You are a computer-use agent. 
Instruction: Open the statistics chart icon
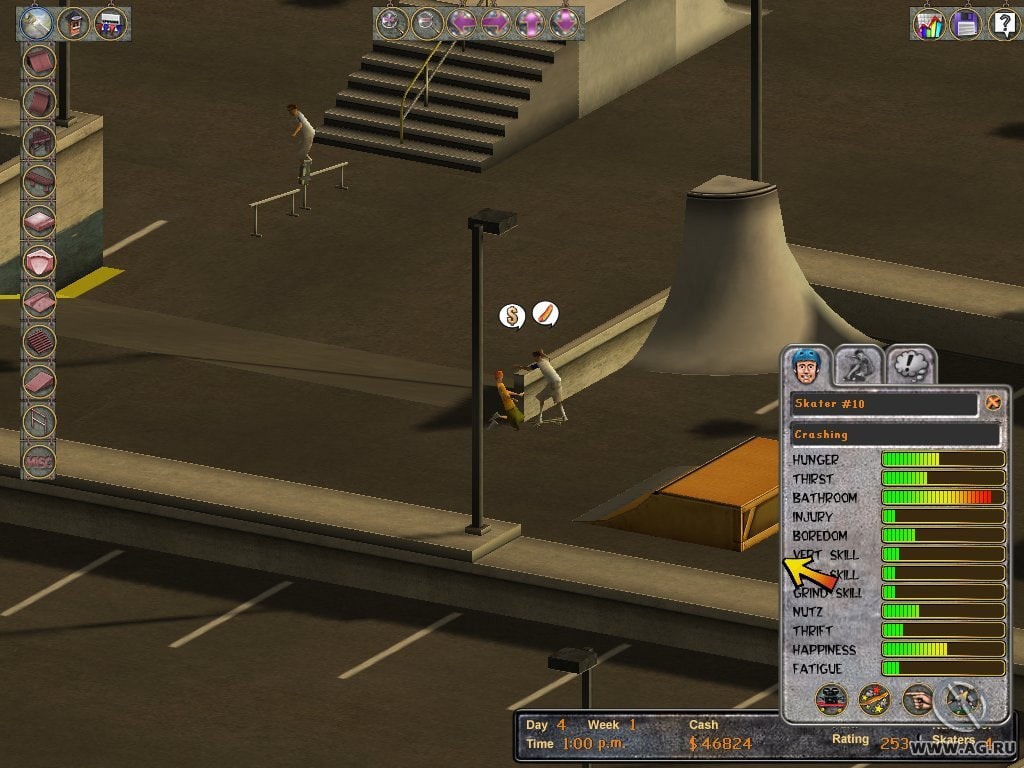point(930,24)
